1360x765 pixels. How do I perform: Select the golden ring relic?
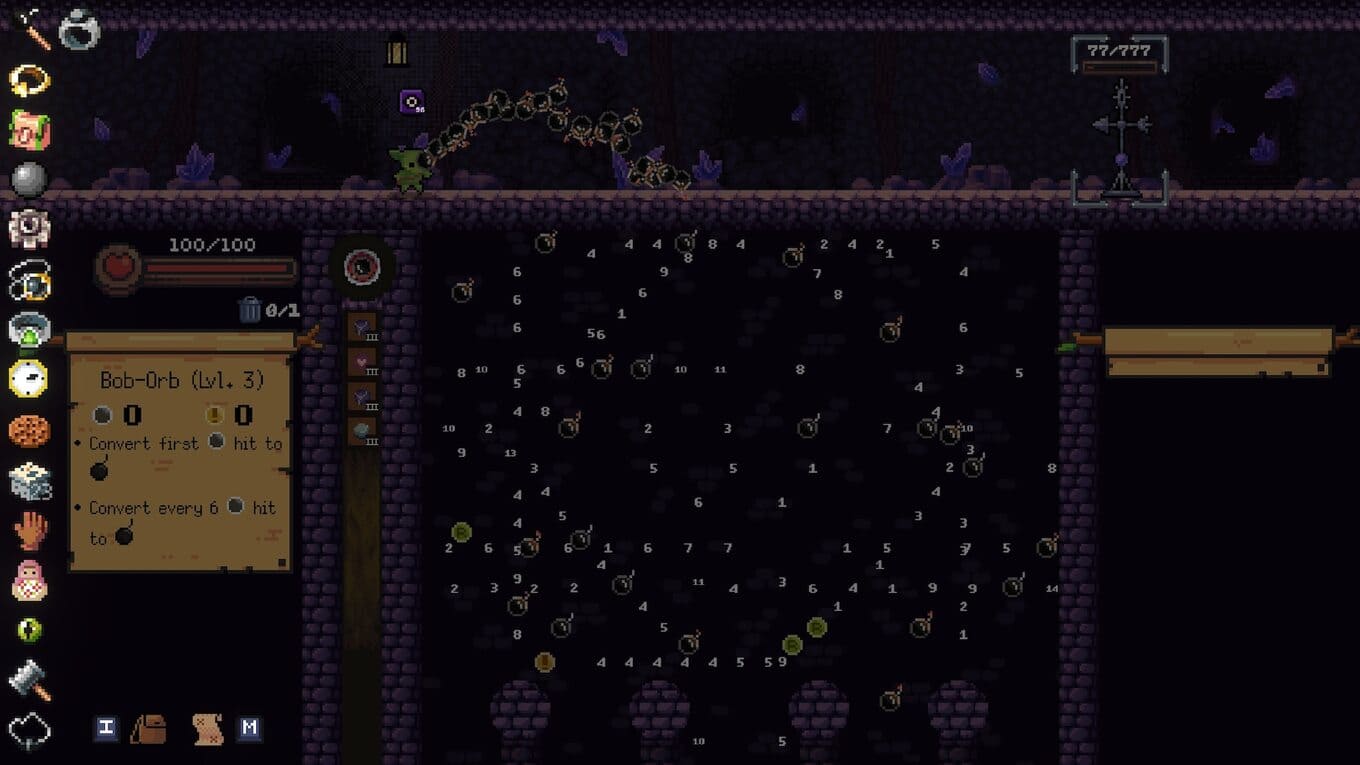[x=29, y=80]
